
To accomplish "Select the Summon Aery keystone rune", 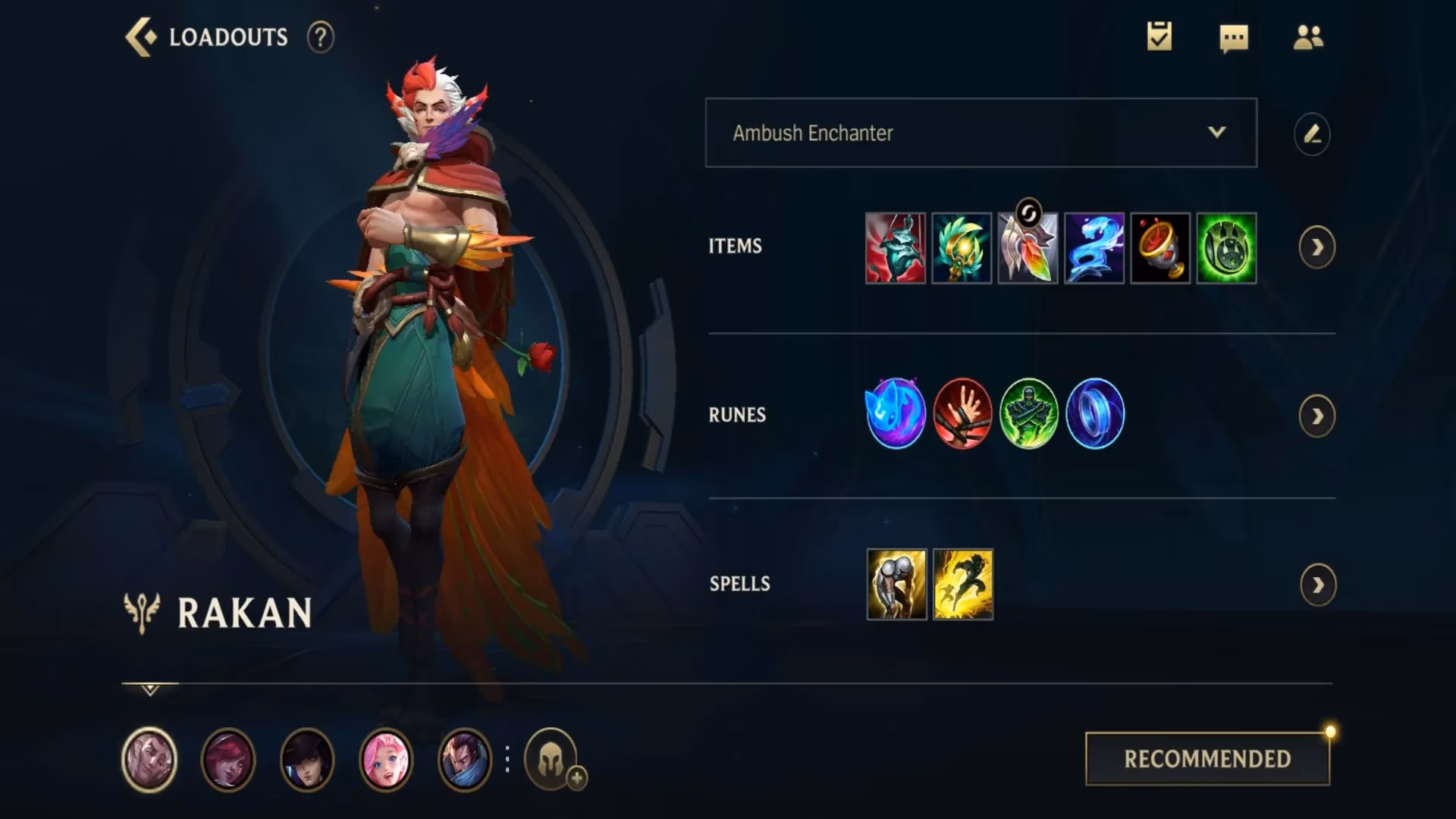I will [895, 414].
